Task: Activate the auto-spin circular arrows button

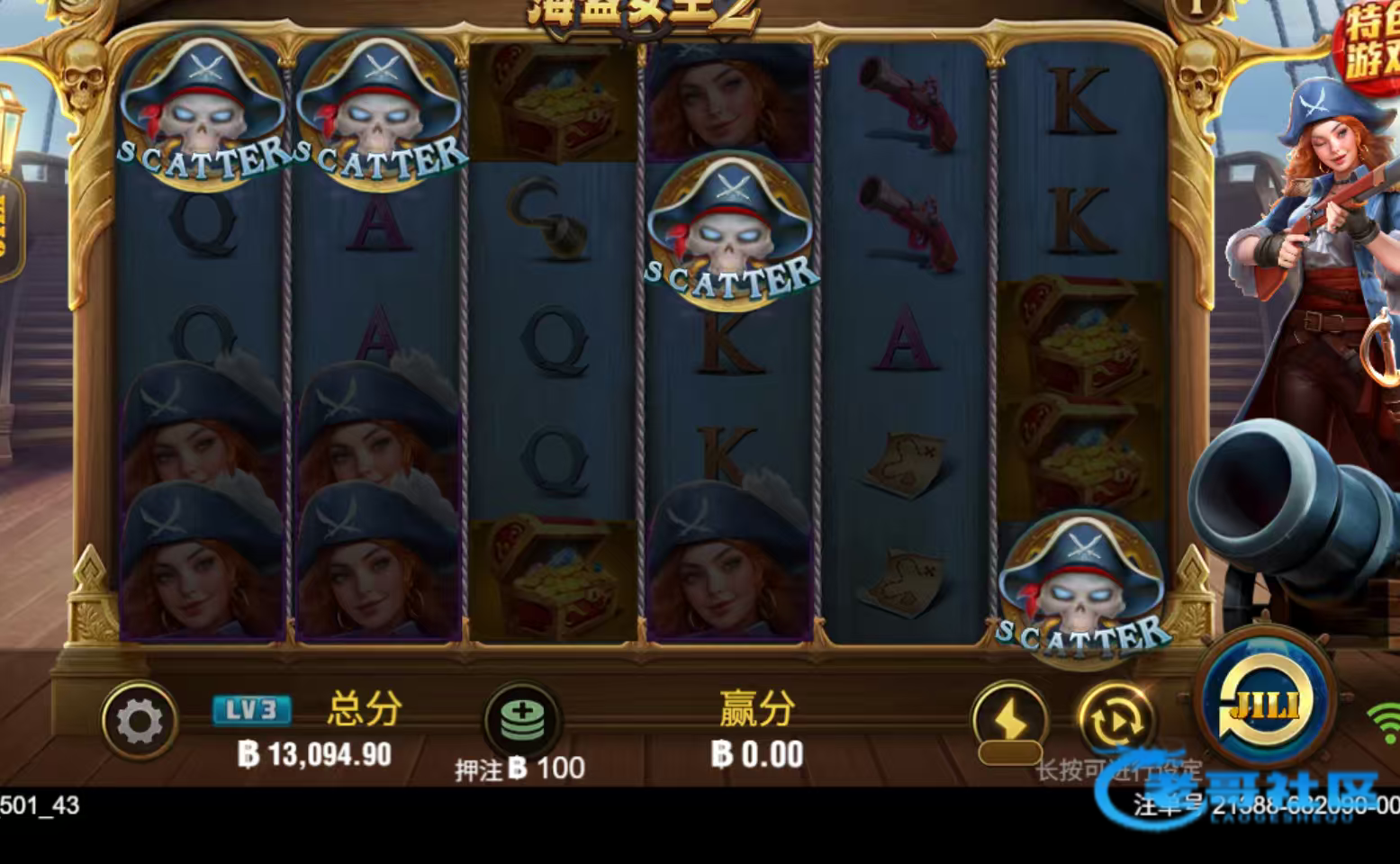Action: tap(1115, 720)
